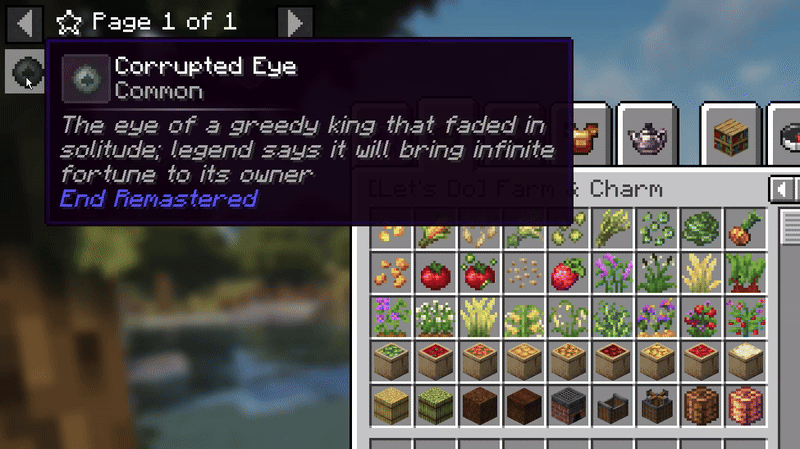Choose the strawberry item
The height and width of the screenshot is (449, 800).
[566, 274]
